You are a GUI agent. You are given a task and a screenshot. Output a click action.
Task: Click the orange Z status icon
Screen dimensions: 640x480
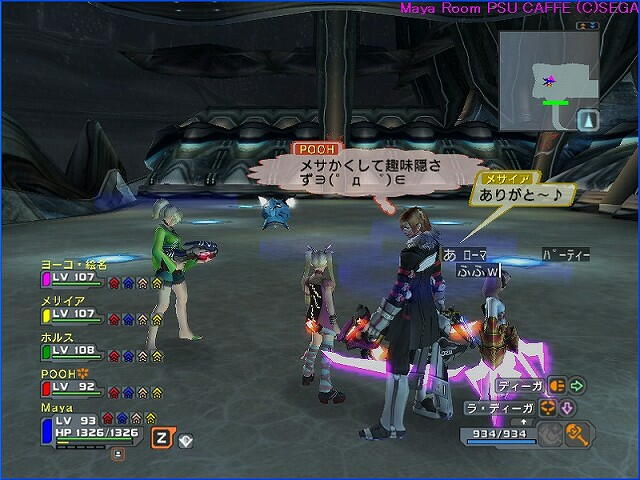point(161,437)
